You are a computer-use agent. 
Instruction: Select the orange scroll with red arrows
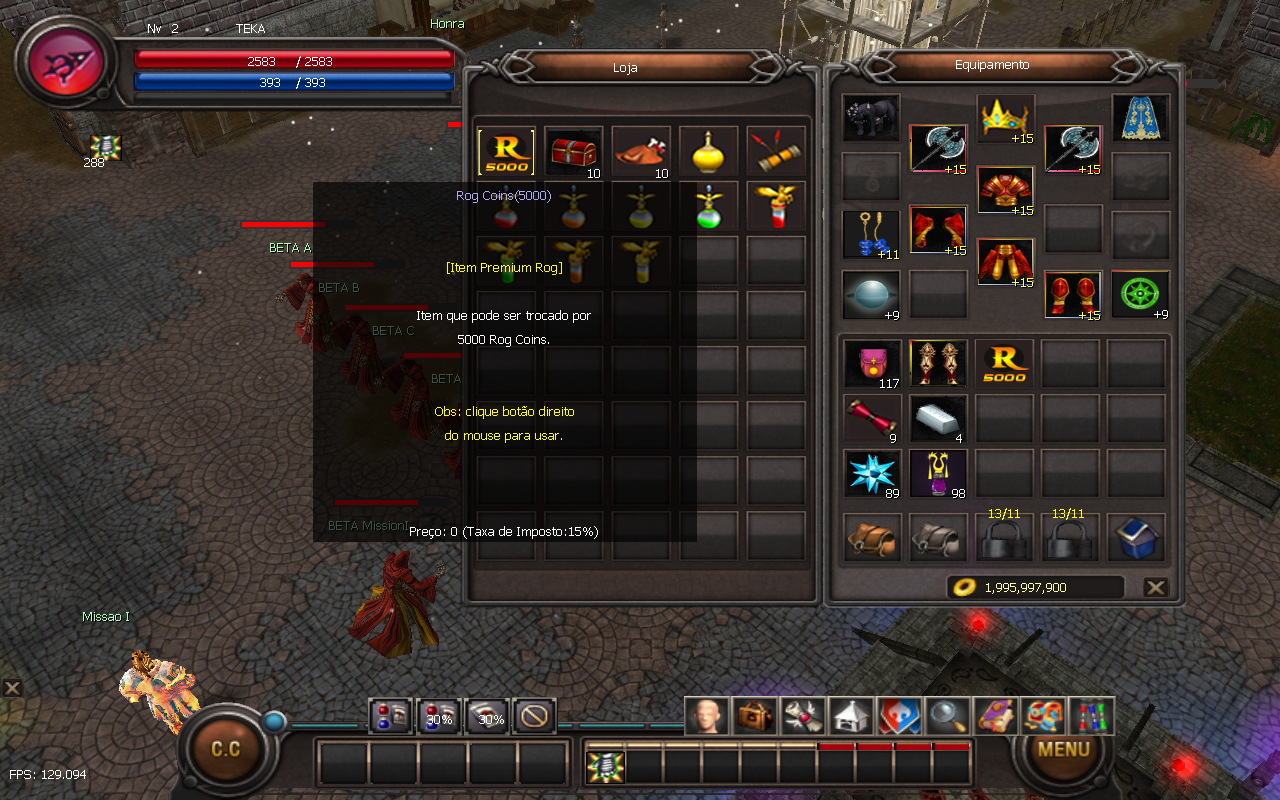point(775,152)
